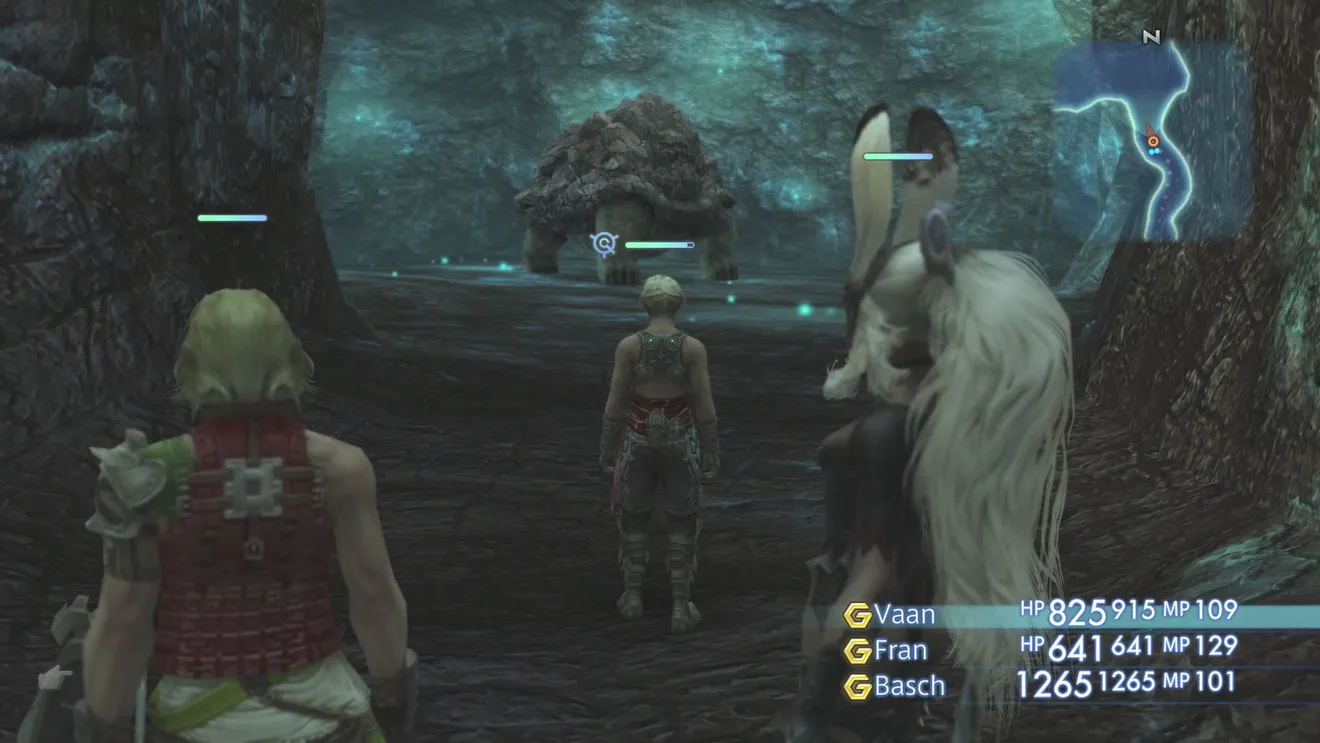The height and width of the screenshot is (743, 1320).
Task: Toggle the gambit icon beside Fran
Action: pos(857,651)
